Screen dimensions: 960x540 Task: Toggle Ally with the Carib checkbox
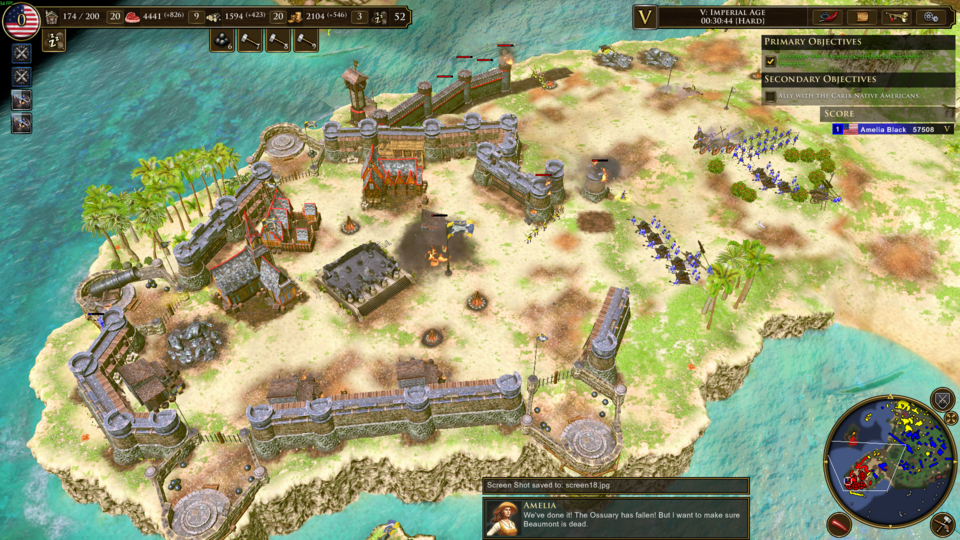(770, 96)
